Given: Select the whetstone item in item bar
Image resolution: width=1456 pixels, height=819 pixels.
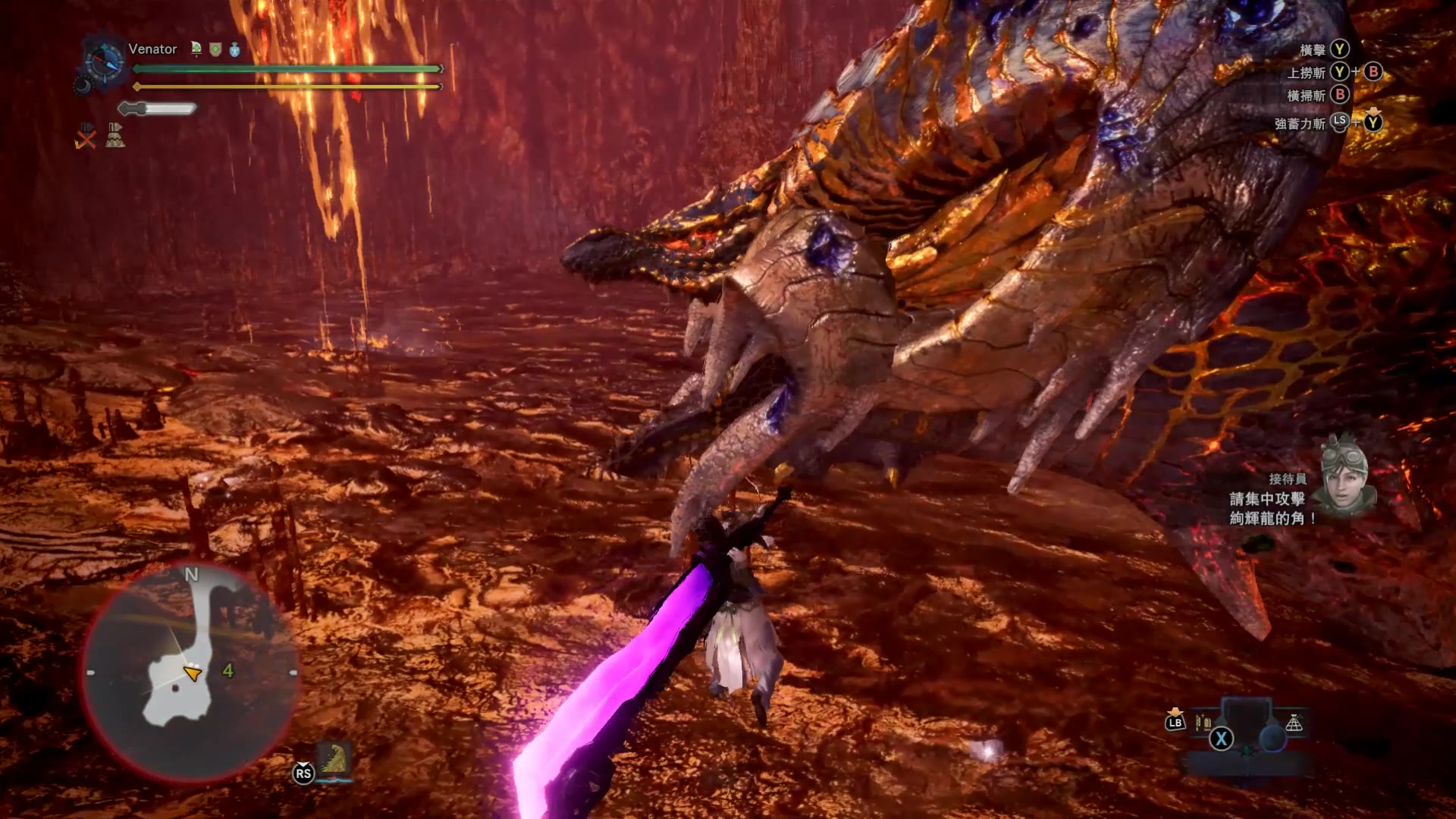Looking at the screenshot, I should point(1203,722).
